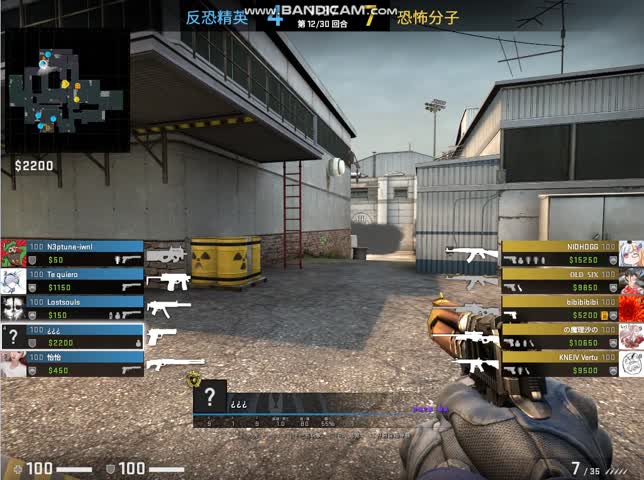Click N3ptune-iwnl's avatar picture
Screen dimensions: 644x480
(x=13, y=252)
